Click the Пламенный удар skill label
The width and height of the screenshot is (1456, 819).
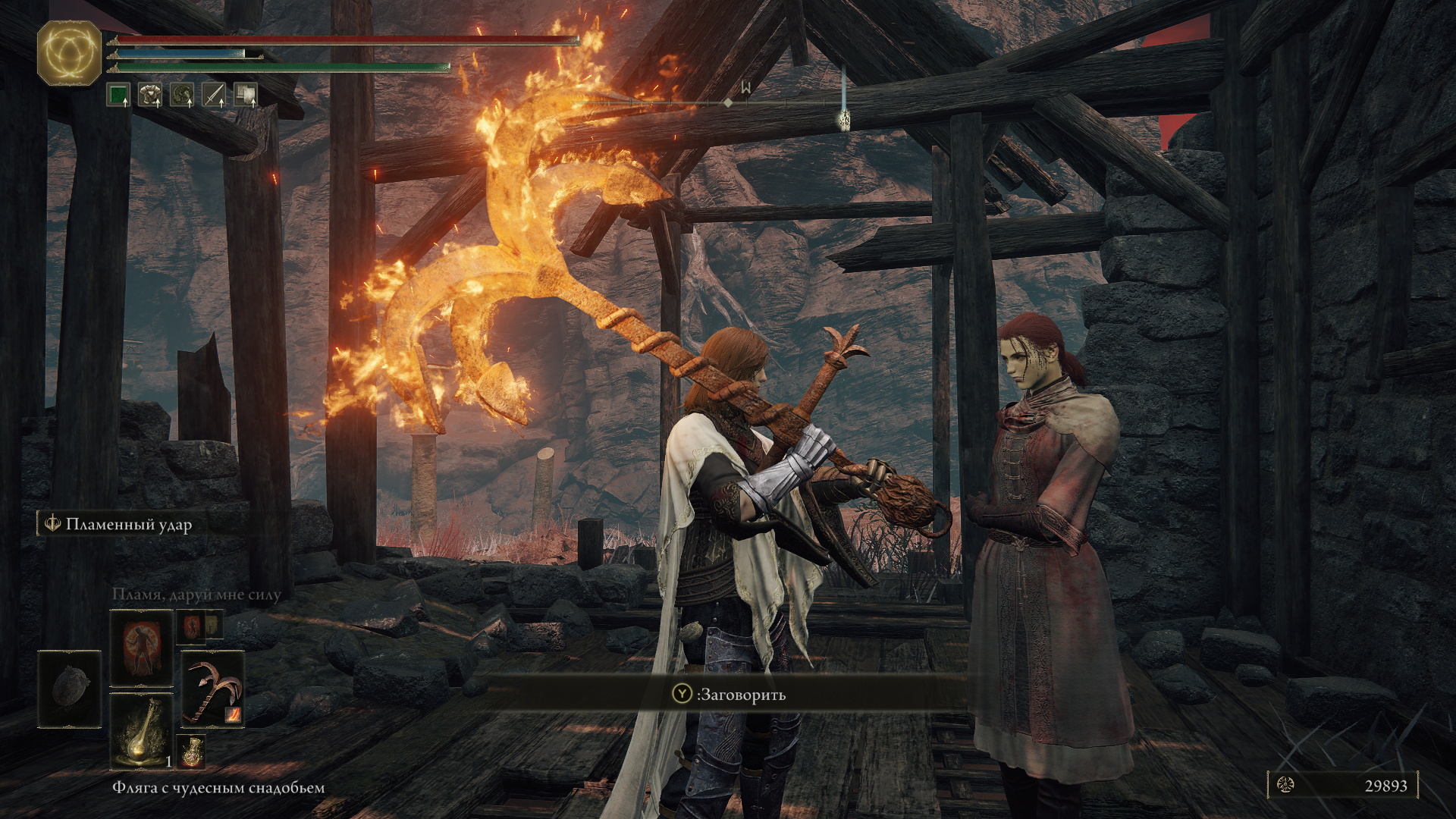(x=128, y=524)
